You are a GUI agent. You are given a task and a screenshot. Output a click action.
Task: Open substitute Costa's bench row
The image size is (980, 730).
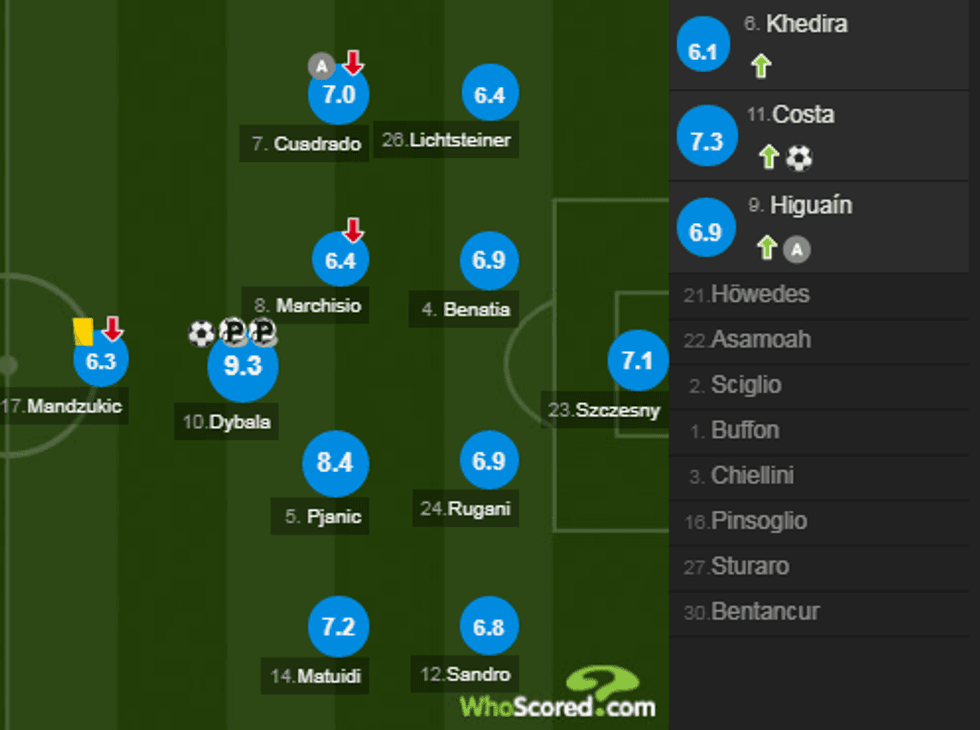824,136
